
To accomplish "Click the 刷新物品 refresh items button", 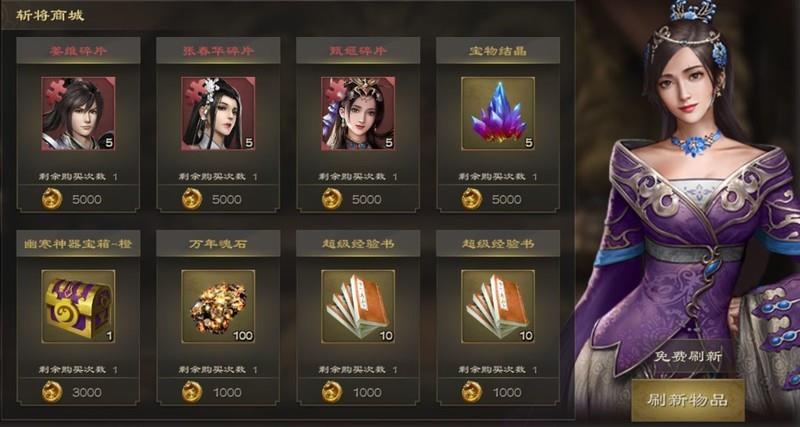I will click(x=688, y=401).
